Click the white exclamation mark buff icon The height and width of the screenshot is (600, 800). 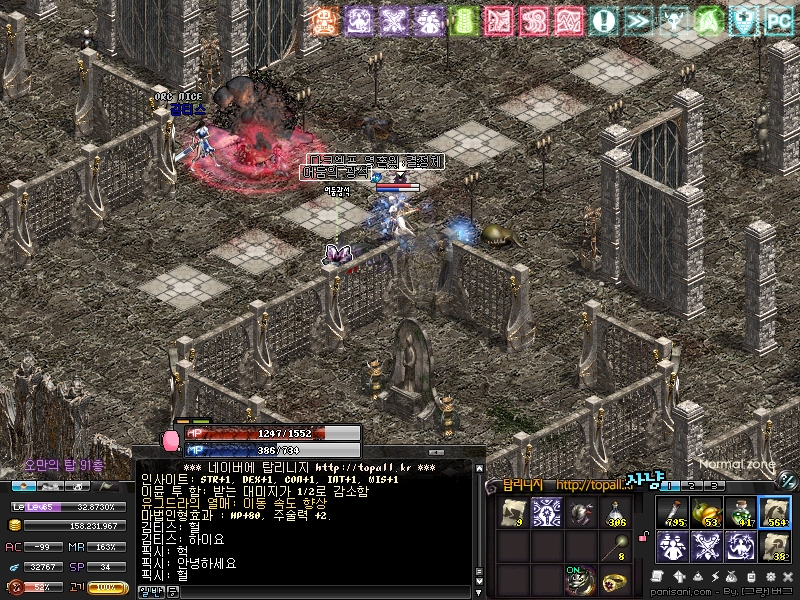tap(603, 20)
